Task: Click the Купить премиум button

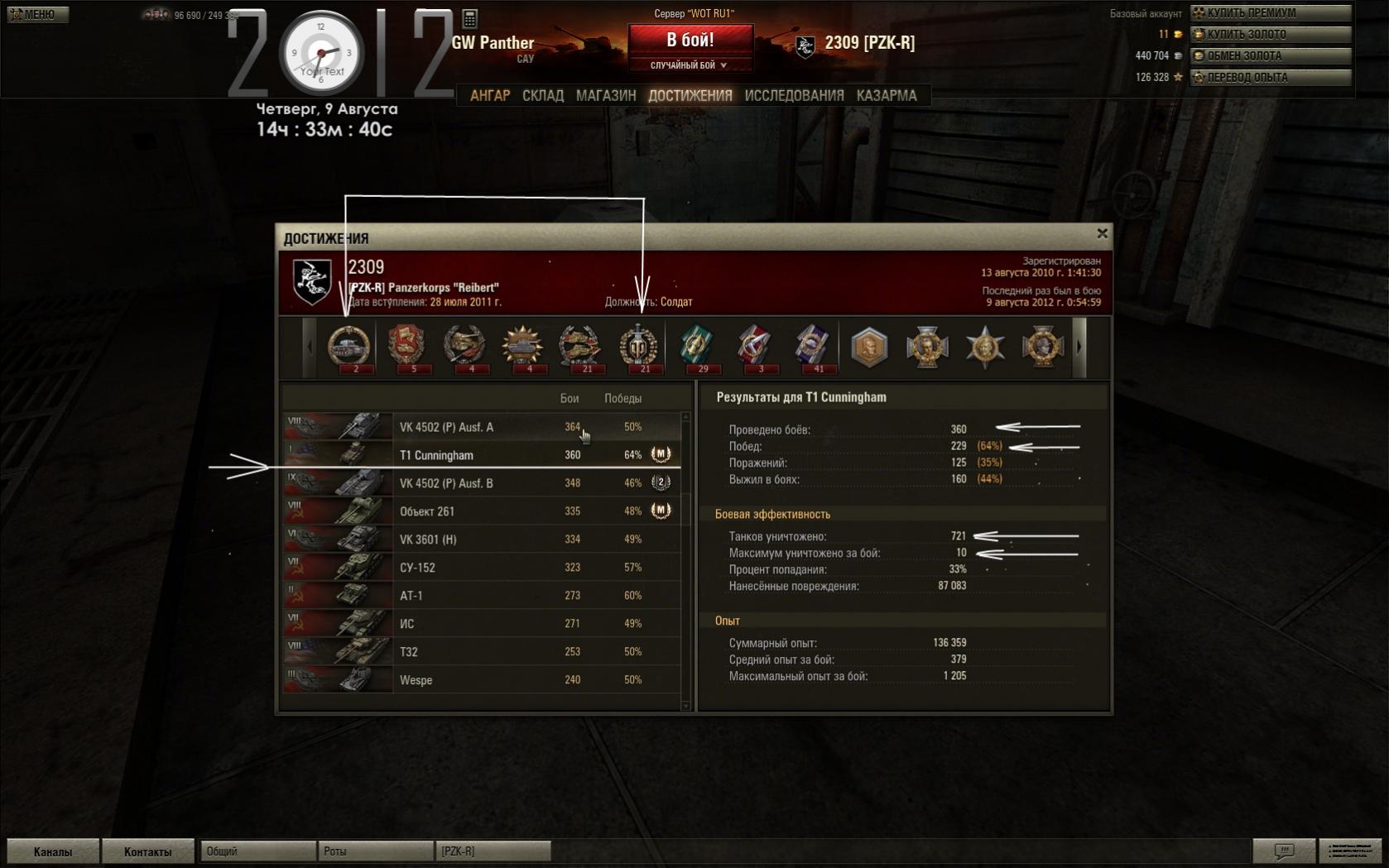Action: click(1270, 13)
